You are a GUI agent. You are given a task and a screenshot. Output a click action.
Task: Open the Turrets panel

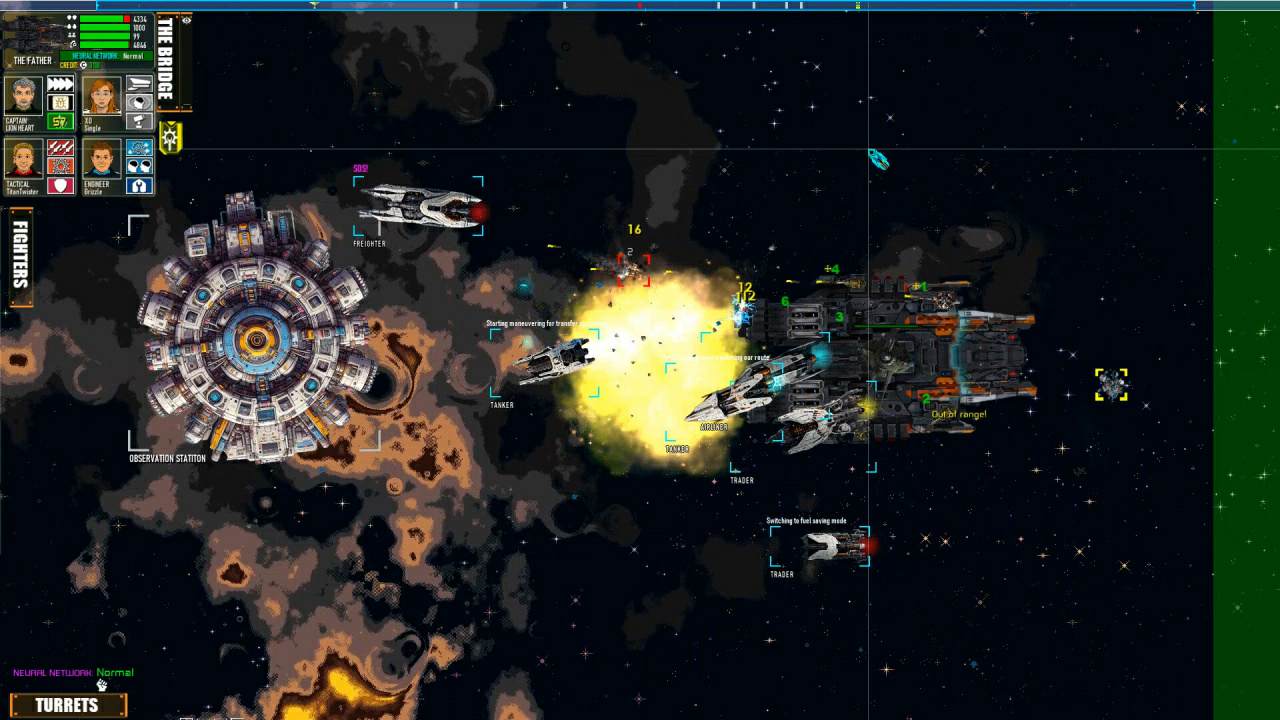click(67, 705)
